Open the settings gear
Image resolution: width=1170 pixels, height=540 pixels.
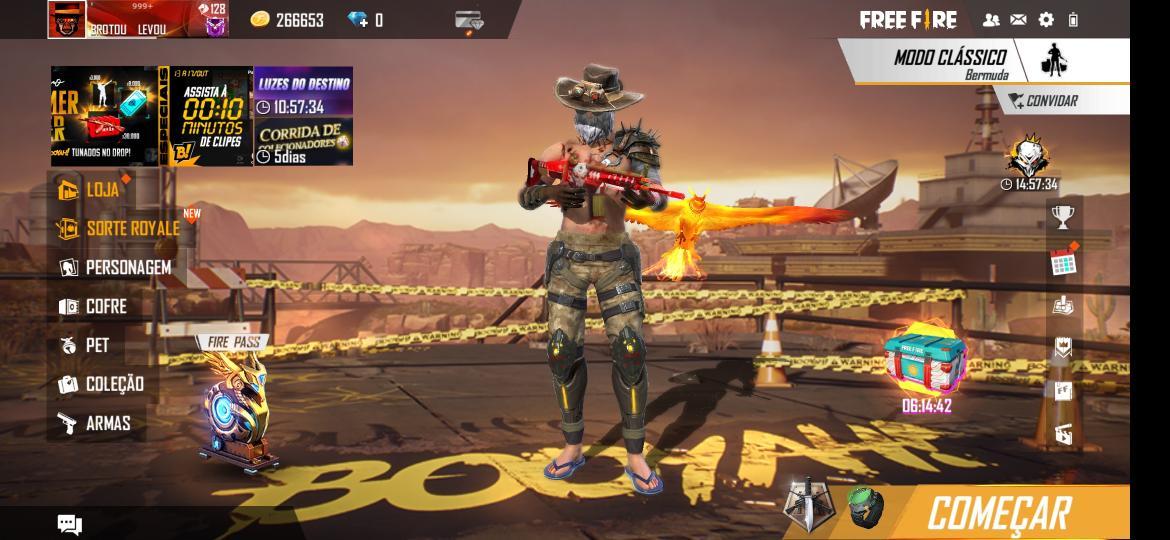[x=1046, y=20]
